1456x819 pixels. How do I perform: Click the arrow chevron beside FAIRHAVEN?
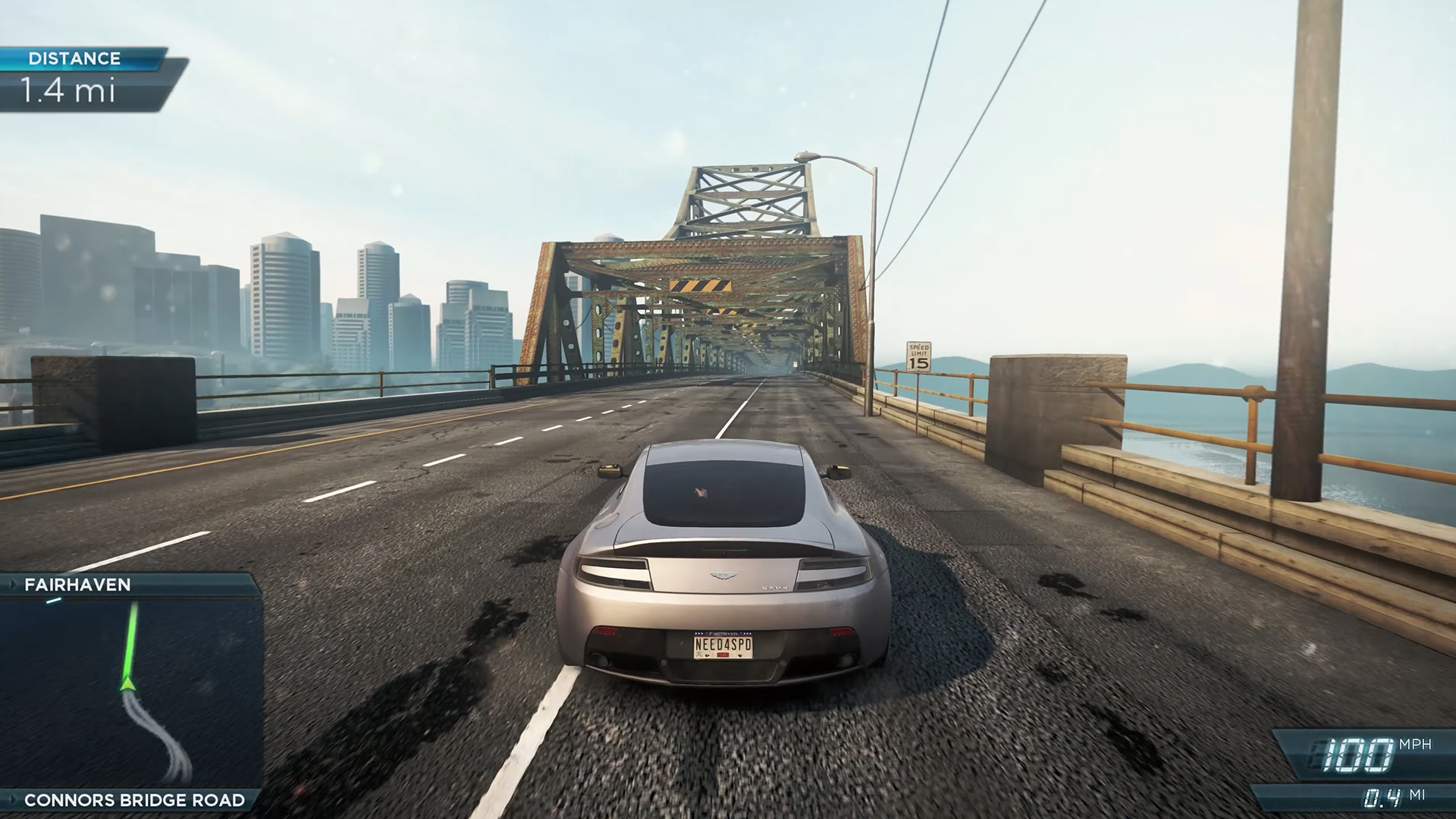coord(15,585)
